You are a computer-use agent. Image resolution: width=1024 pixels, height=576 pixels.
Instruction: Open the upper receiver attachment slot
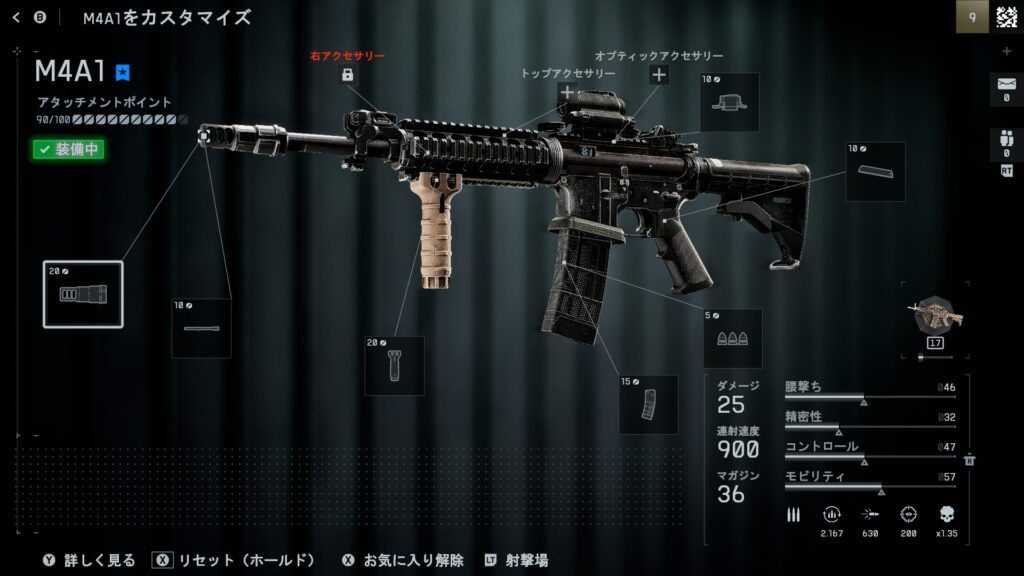coord(729,102)
